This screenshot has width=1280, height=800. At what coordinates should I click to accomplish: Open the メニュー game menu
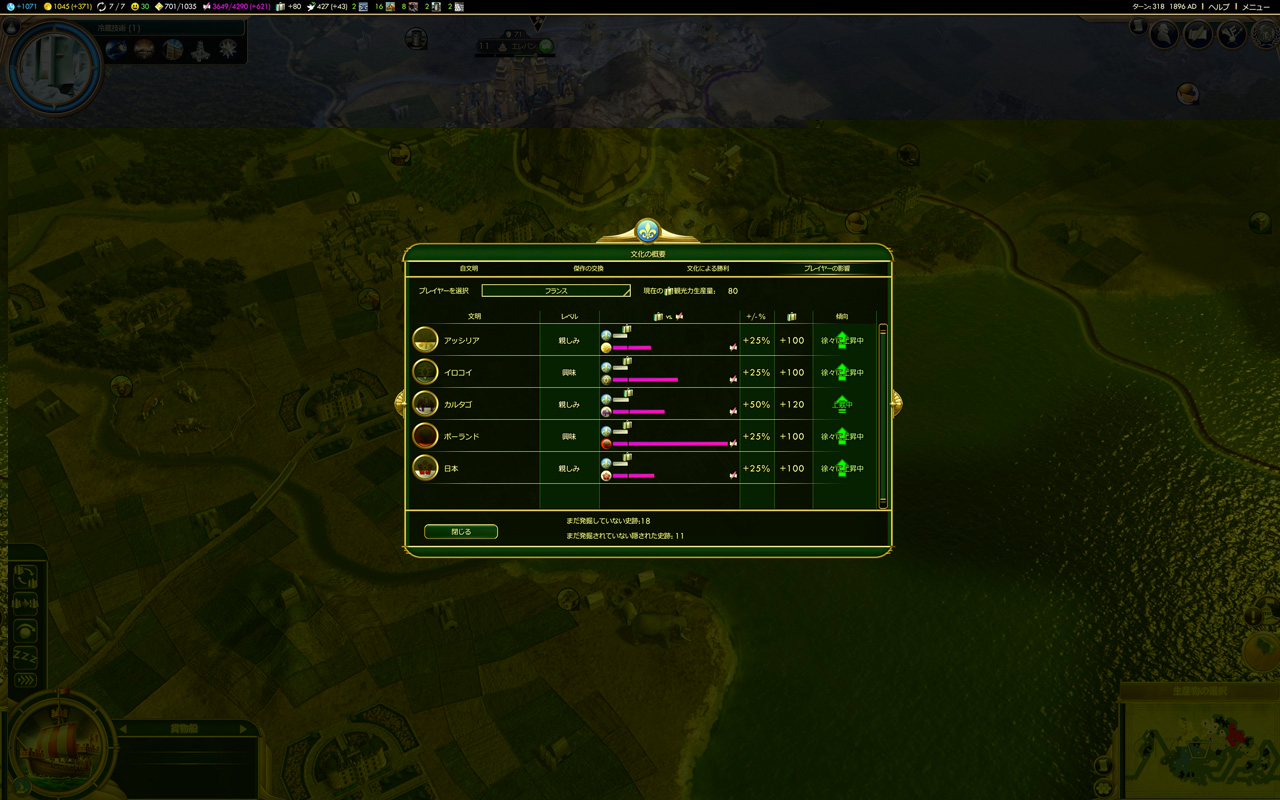point(1256,7)
